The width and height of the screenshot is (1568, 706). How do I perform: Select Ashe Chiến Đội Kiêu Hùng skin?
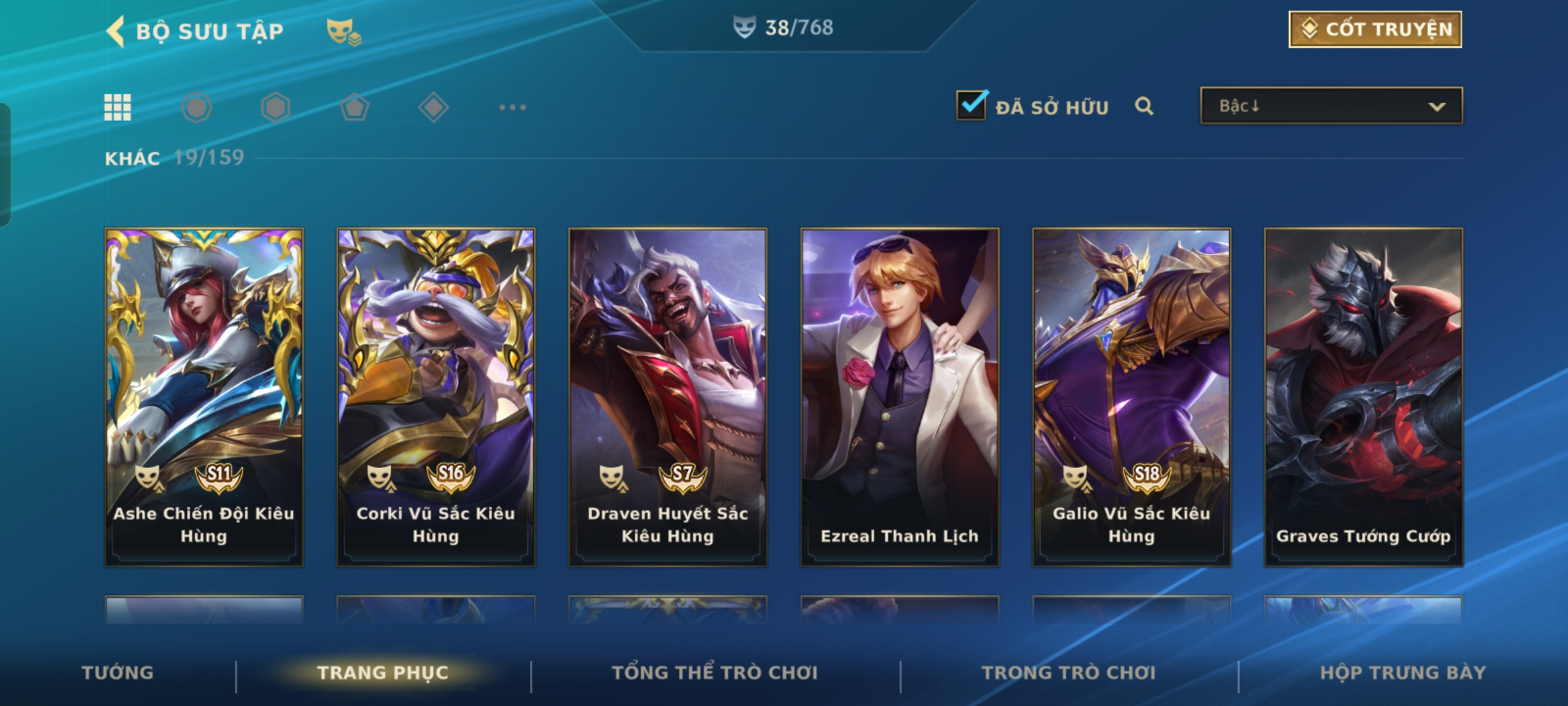coord(204,396)
